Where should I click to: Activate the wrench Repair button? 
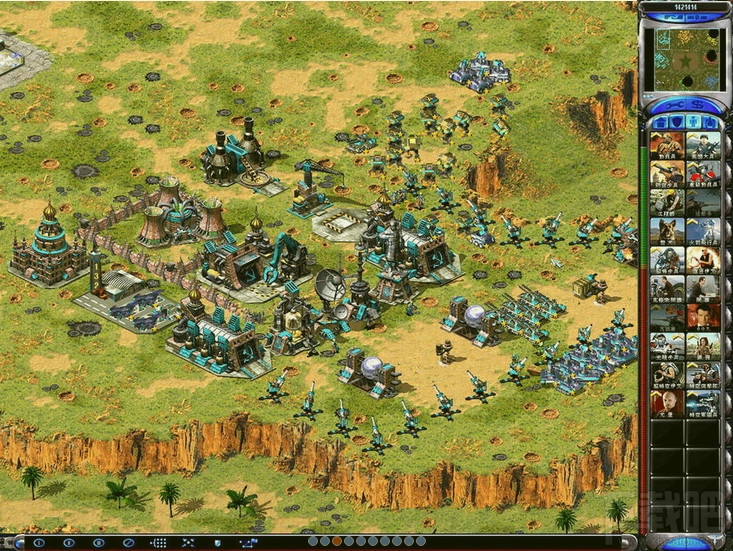coord(672,103)
